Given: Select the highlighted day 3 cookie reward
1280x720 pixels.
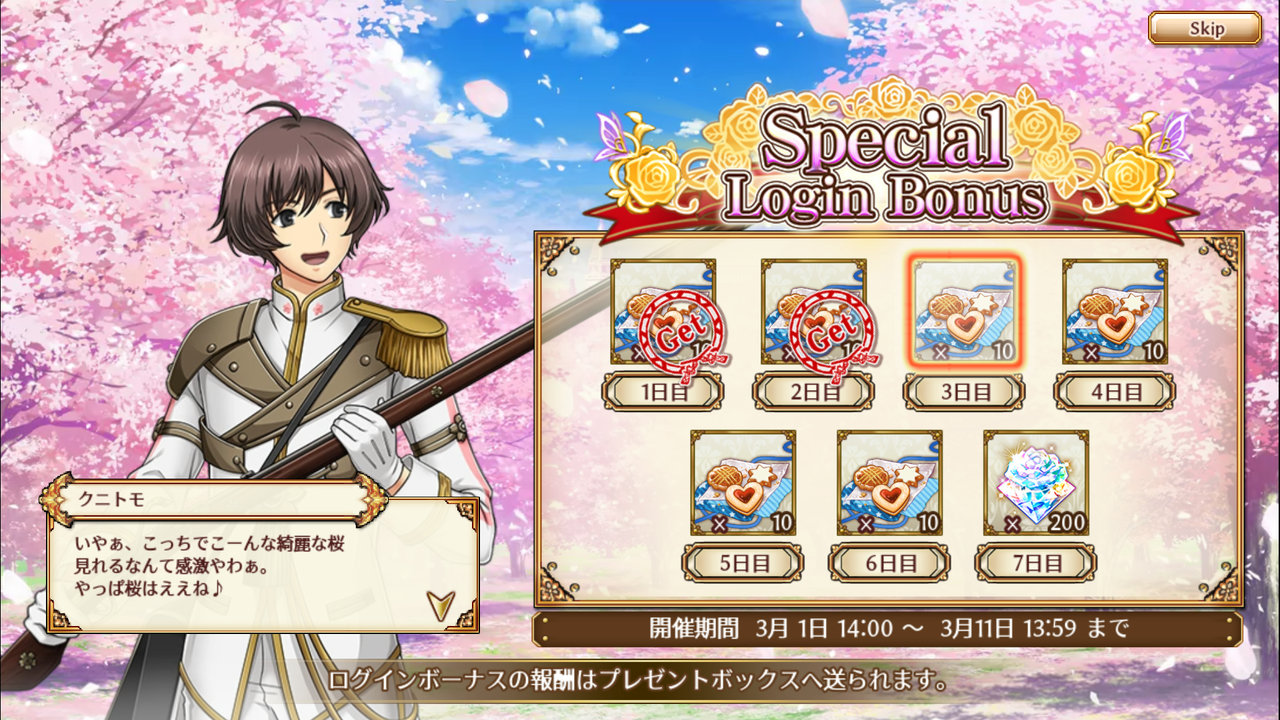Looking at the screenshot, I should (x=965, y=311).
